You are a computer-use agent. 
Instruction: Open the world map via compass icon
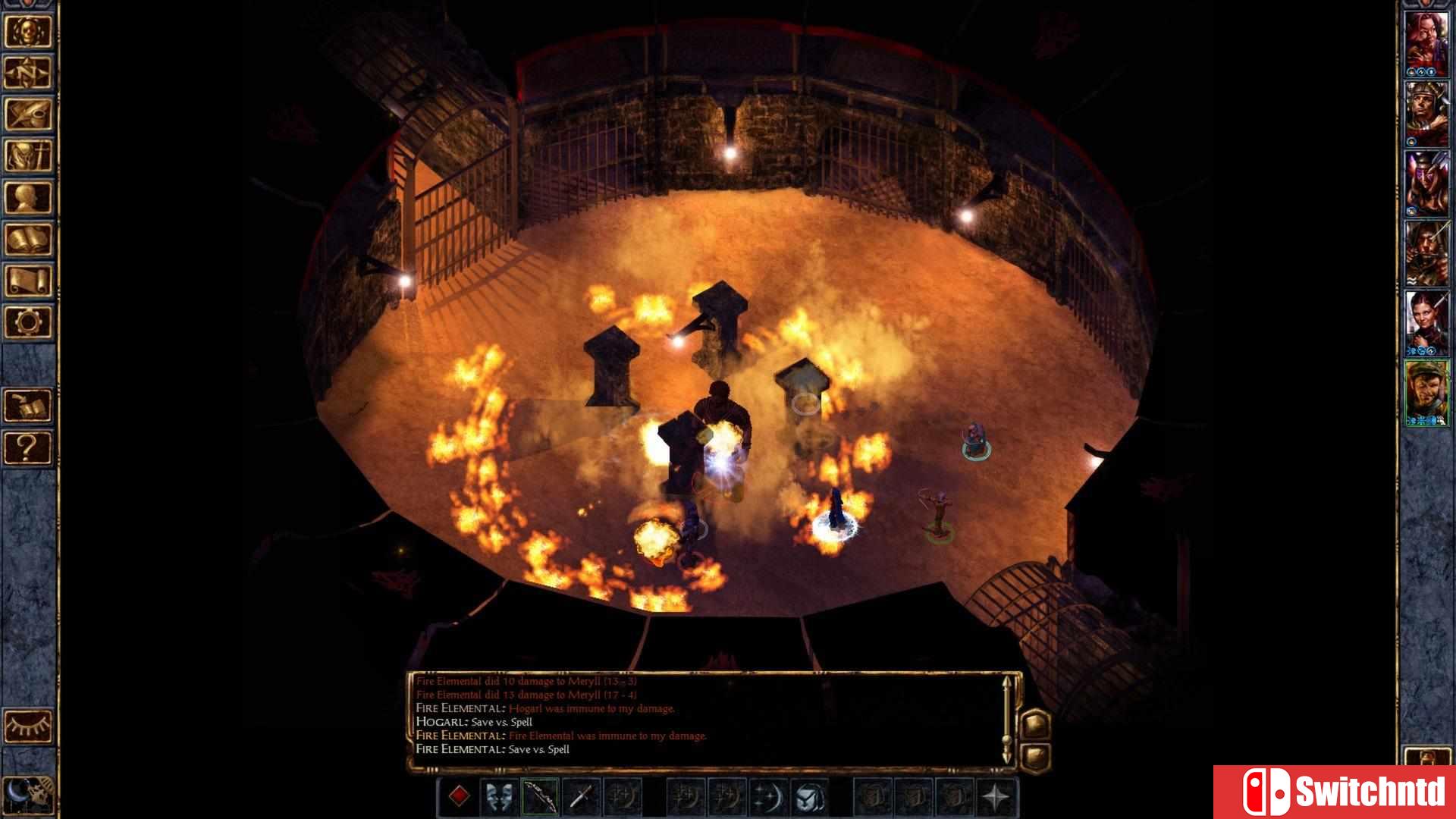[x=28, y=74]
